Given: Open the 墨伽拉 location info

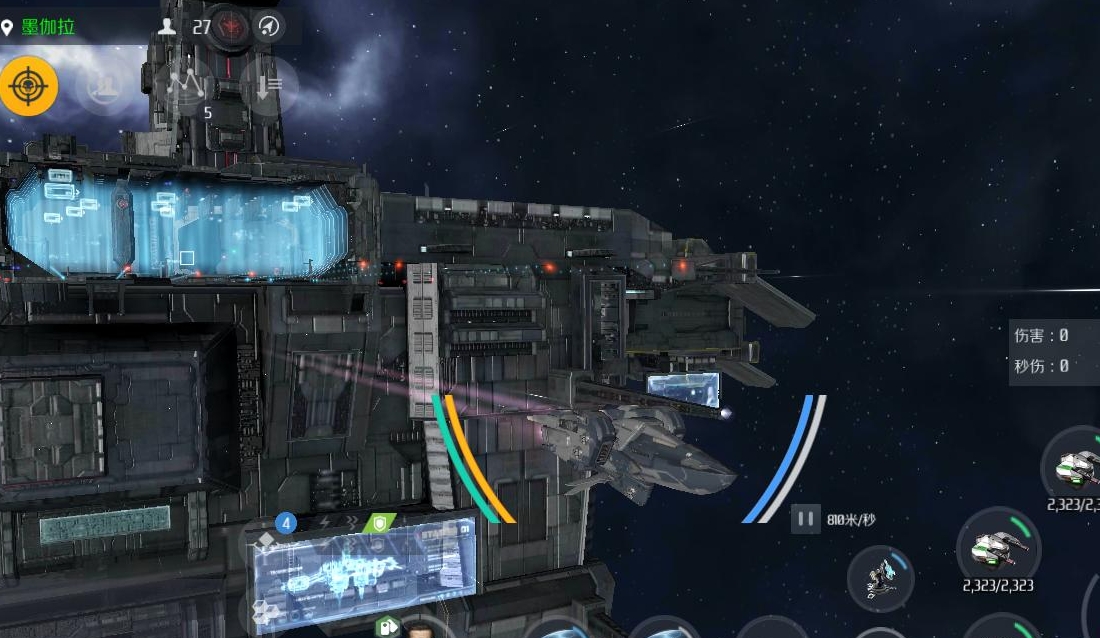Looking at the screenshot, I should point(48,27).
